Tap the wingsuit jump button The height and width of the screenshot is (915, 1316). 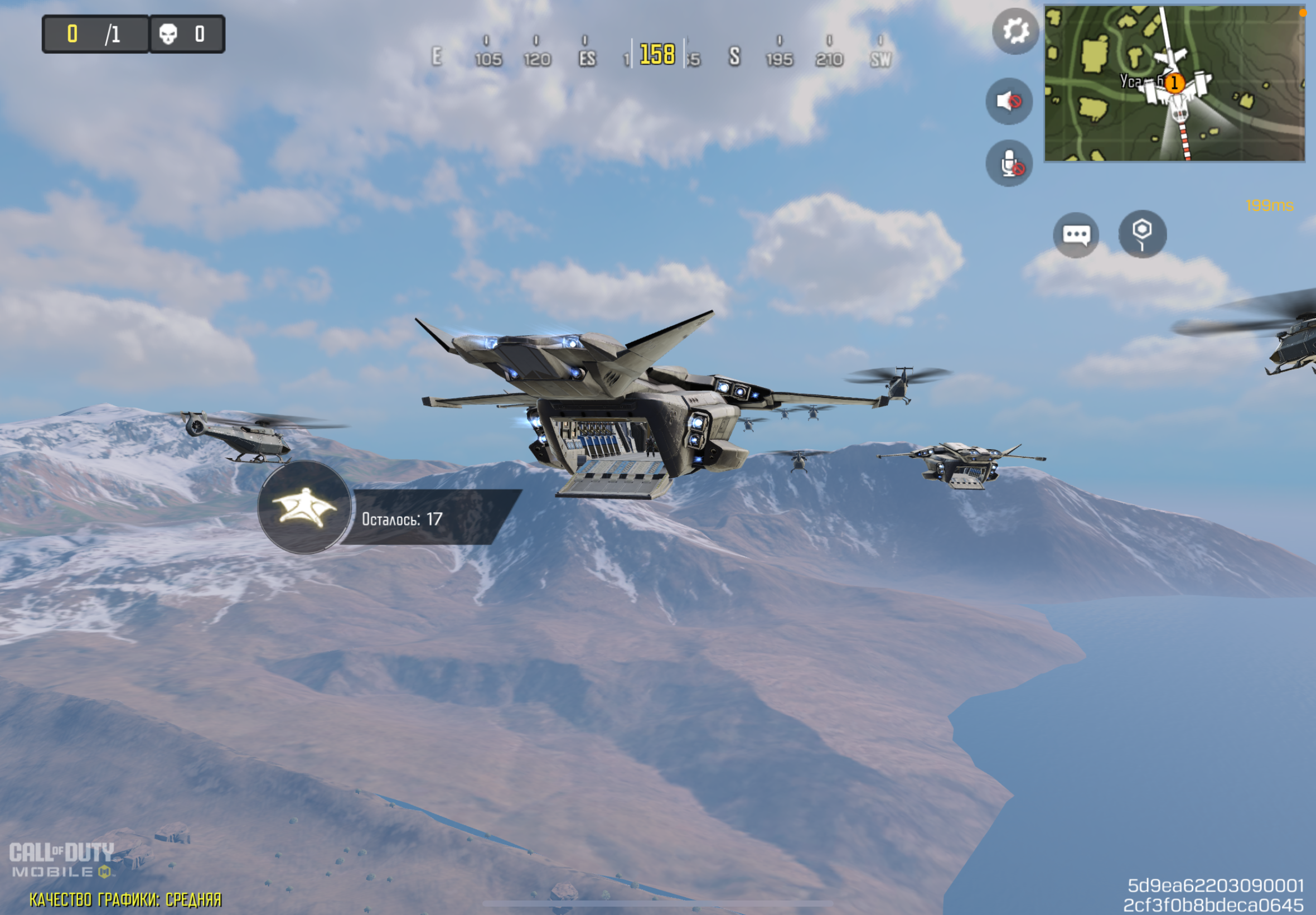[x=304, y=507]
